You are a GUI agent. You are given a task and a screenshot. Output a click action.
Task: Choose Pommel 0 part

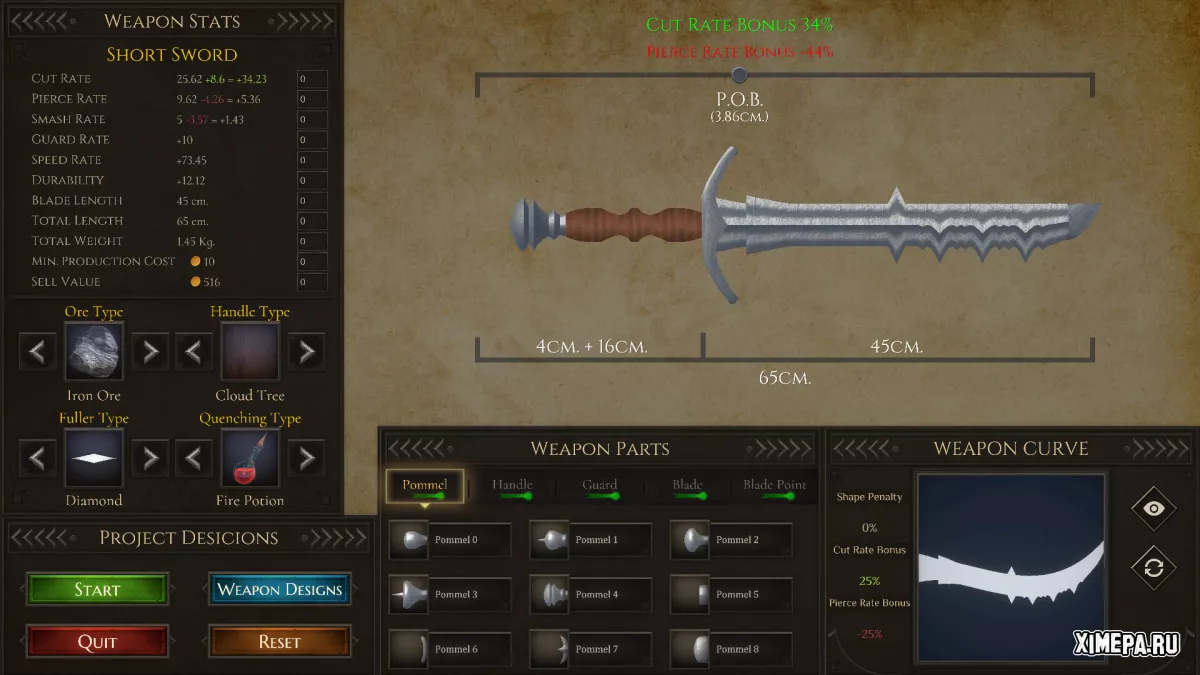click(450, 540)
